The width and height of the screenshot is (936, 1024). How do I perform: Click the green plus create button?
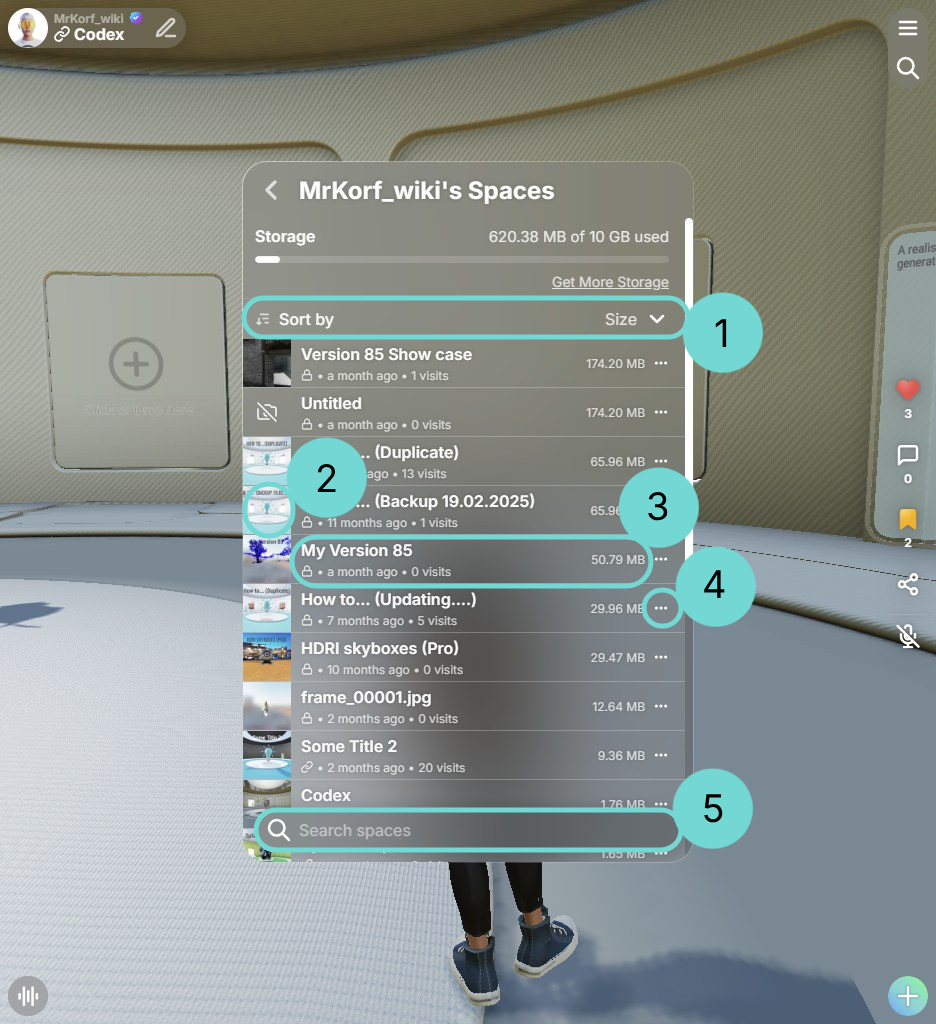[x=908, y=996]
